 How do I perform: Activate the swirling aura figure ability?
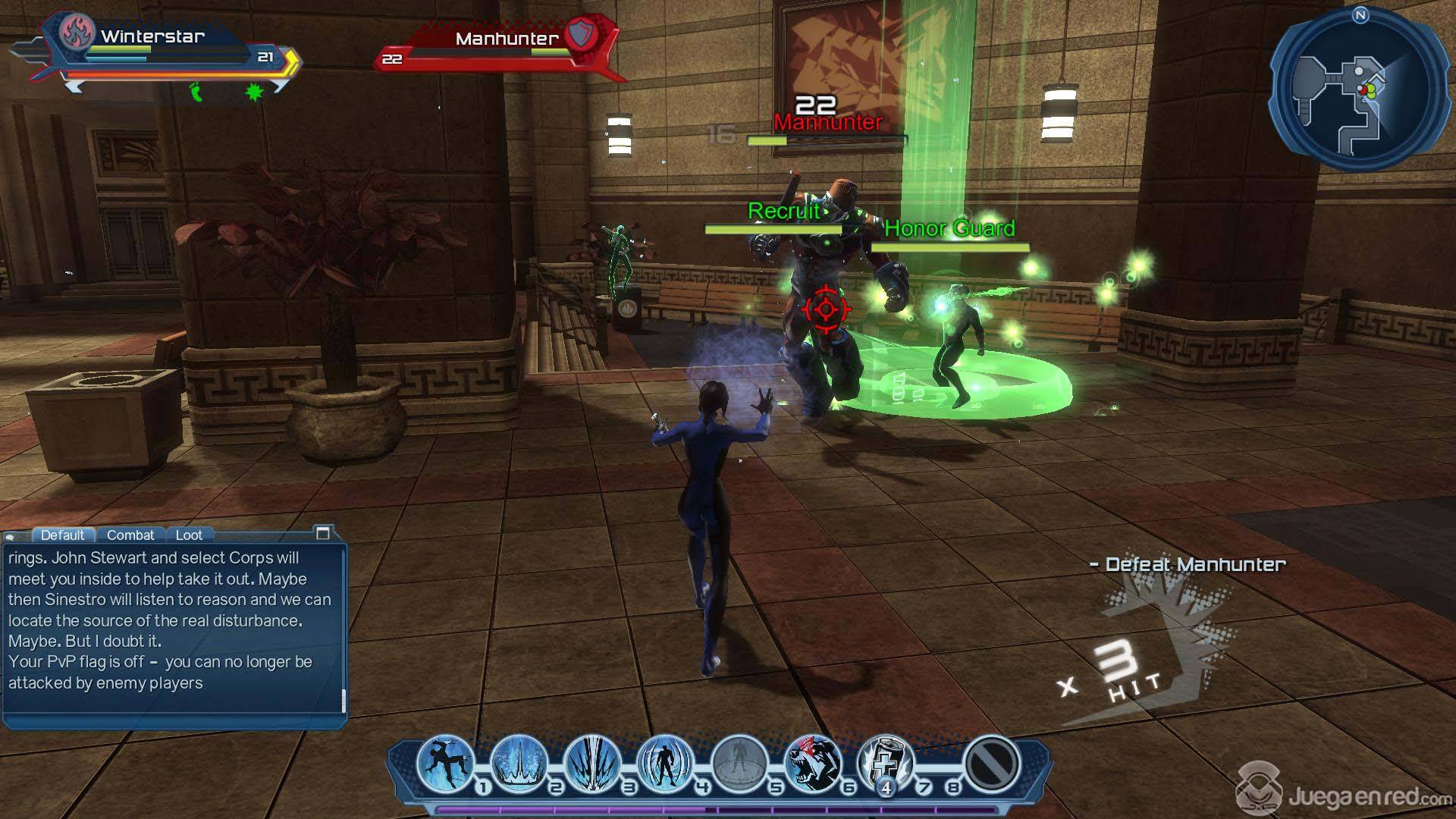[x=666, y=763]
